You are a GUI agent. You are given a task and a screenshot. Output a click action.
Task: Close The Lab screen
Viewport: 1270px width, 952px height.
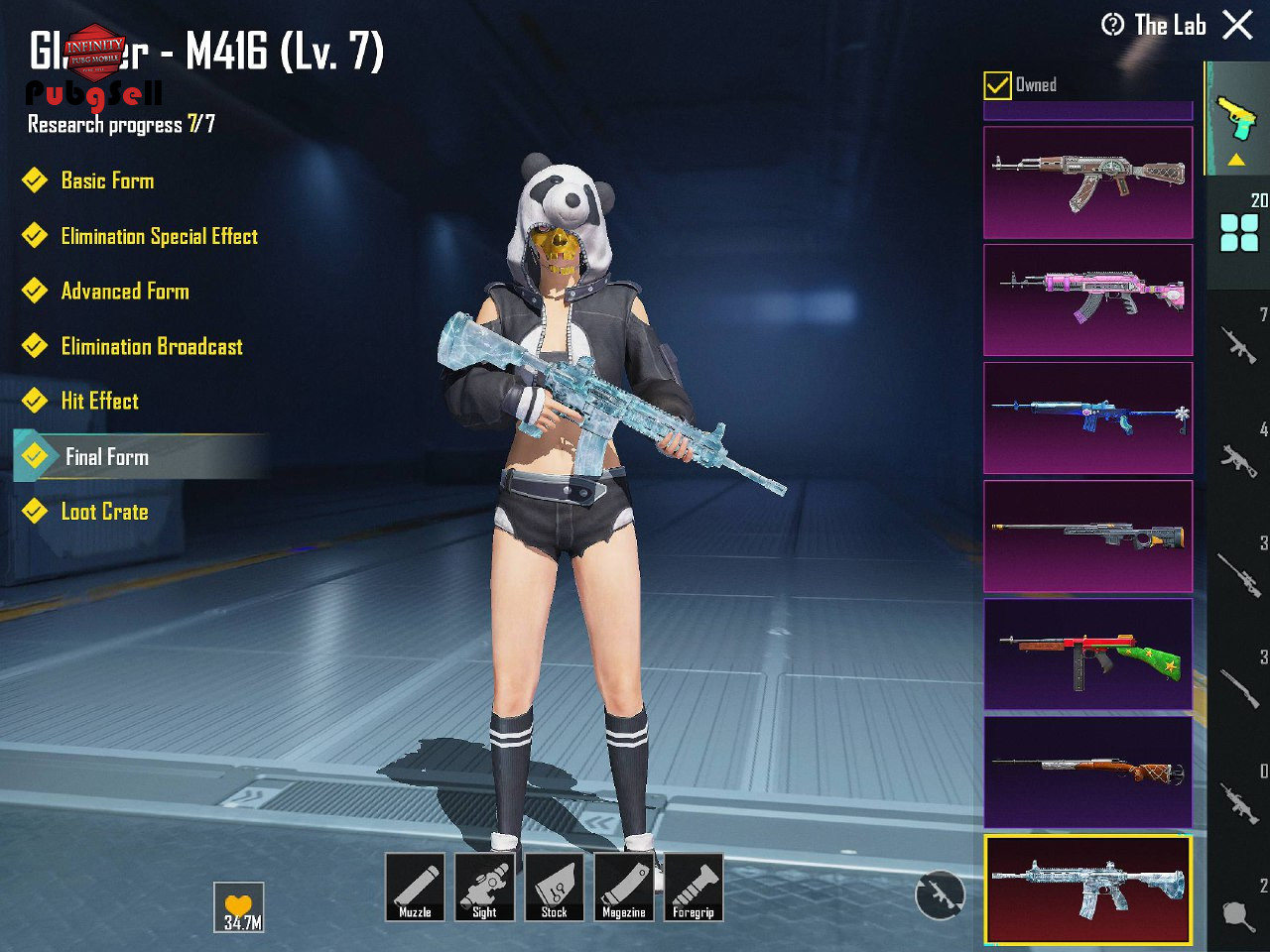[x=1237, y=25]
